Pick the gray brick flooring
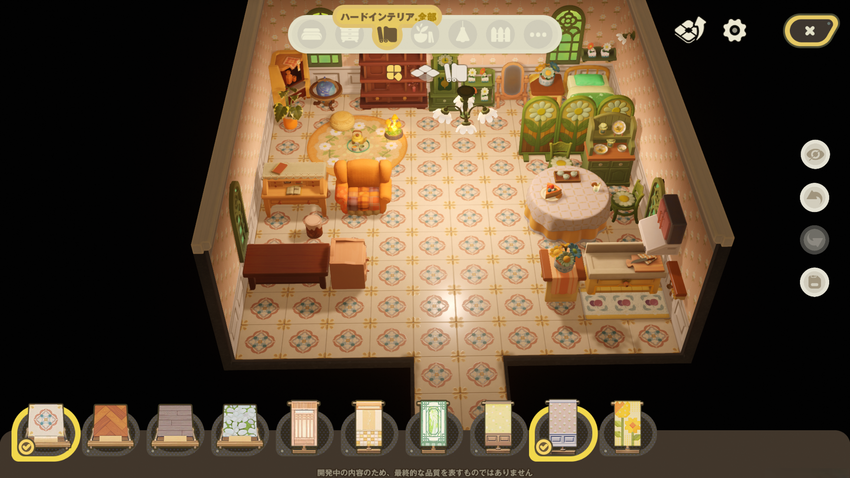Image resolution: width=850 pixels, height=478 pixels. (x=175, y=428)
